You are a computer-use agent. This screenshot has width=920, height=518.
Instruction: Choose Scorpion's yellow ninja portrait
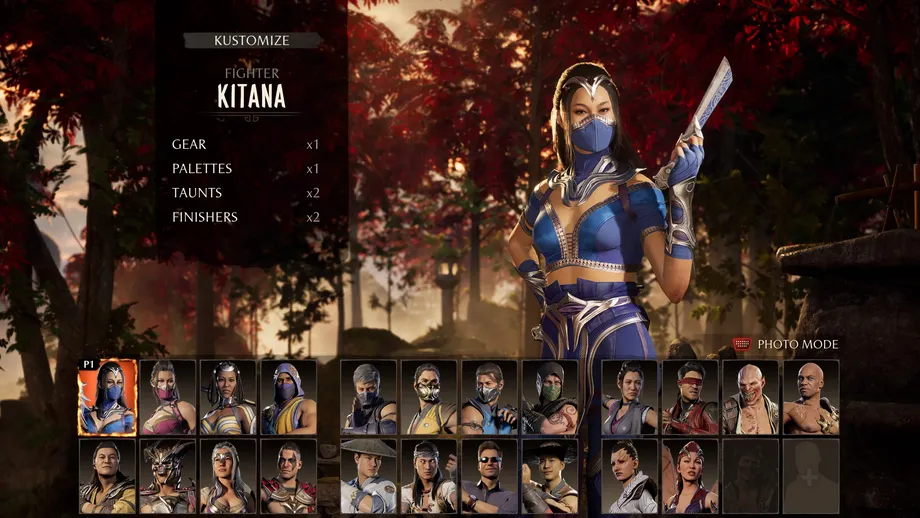(429, 397)
